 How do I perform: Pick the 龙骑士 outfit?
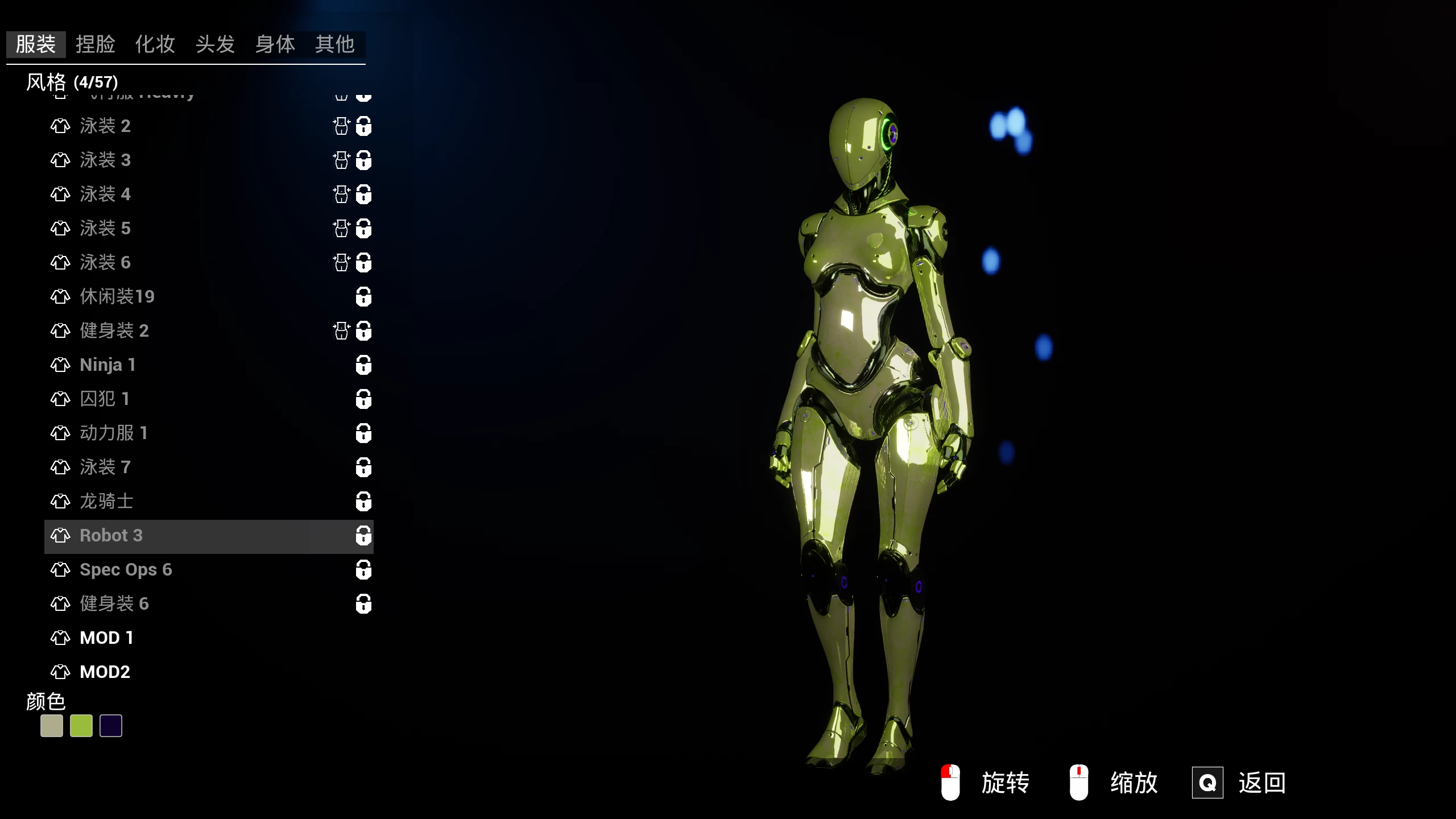(x=106, y=501)
